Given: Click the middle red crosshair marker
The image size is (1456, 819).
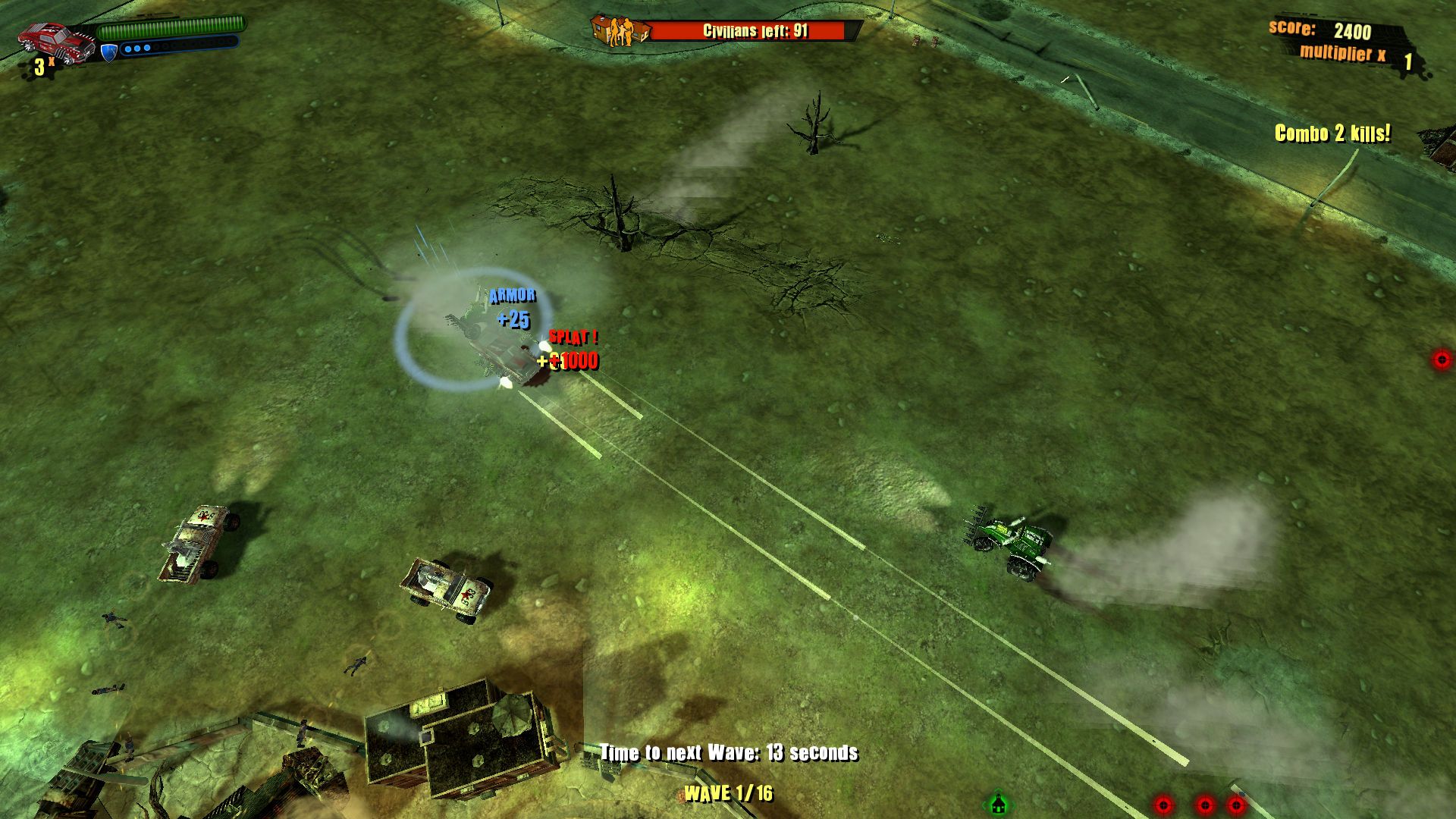Looking at the screenshot, I should coord(1204,805).
